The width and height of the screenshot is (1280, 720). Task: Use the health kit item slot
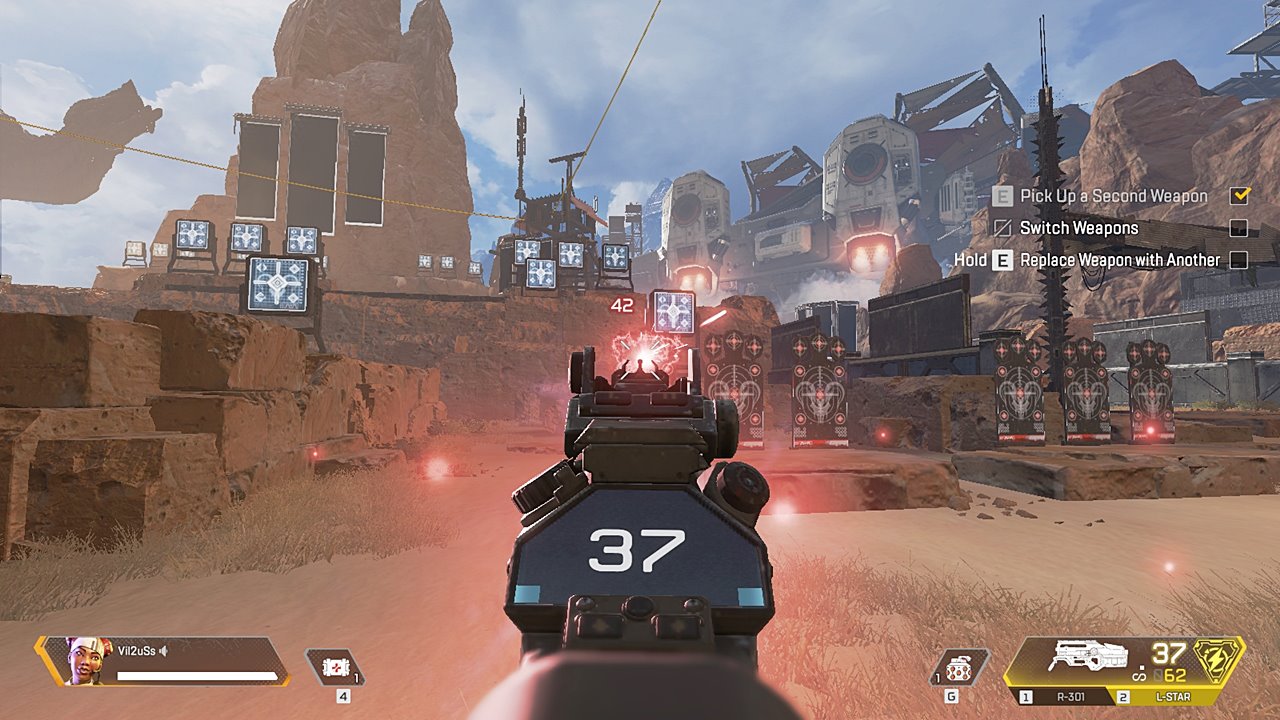tap(335, 667)
